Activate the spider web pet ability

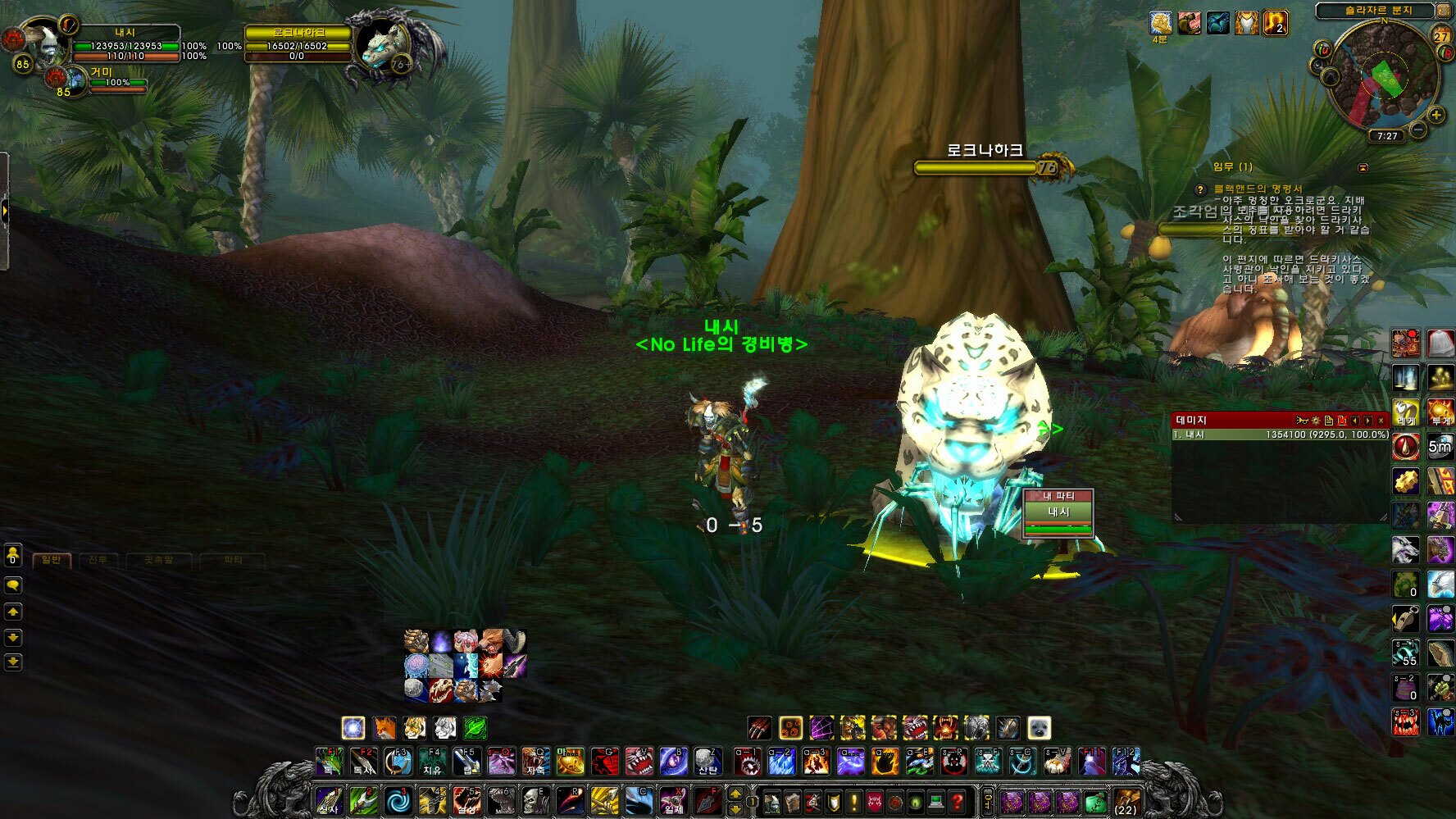(x=821, y=728)
